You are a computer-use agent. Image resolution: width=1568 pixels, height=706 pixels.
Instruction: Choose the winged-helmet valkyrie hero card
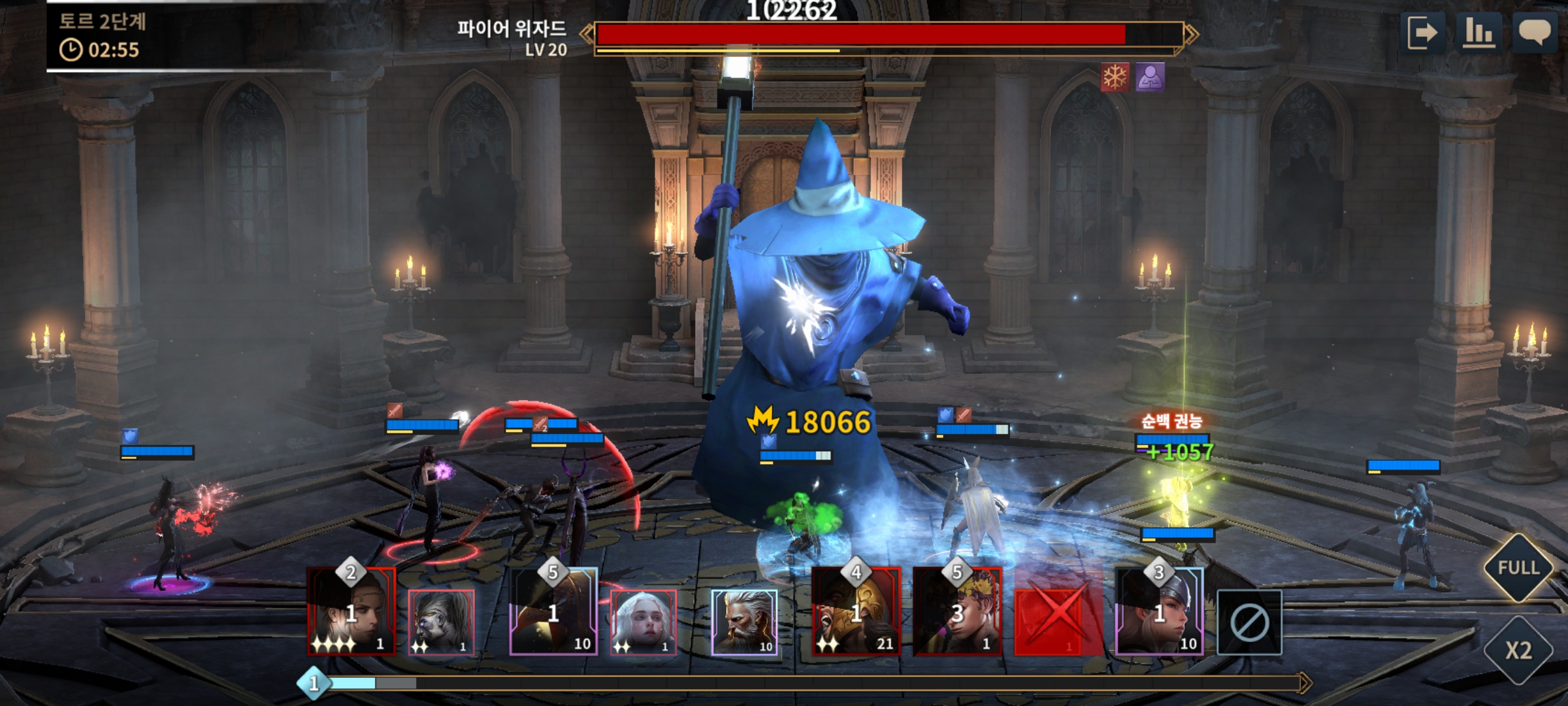point(1159,611)
